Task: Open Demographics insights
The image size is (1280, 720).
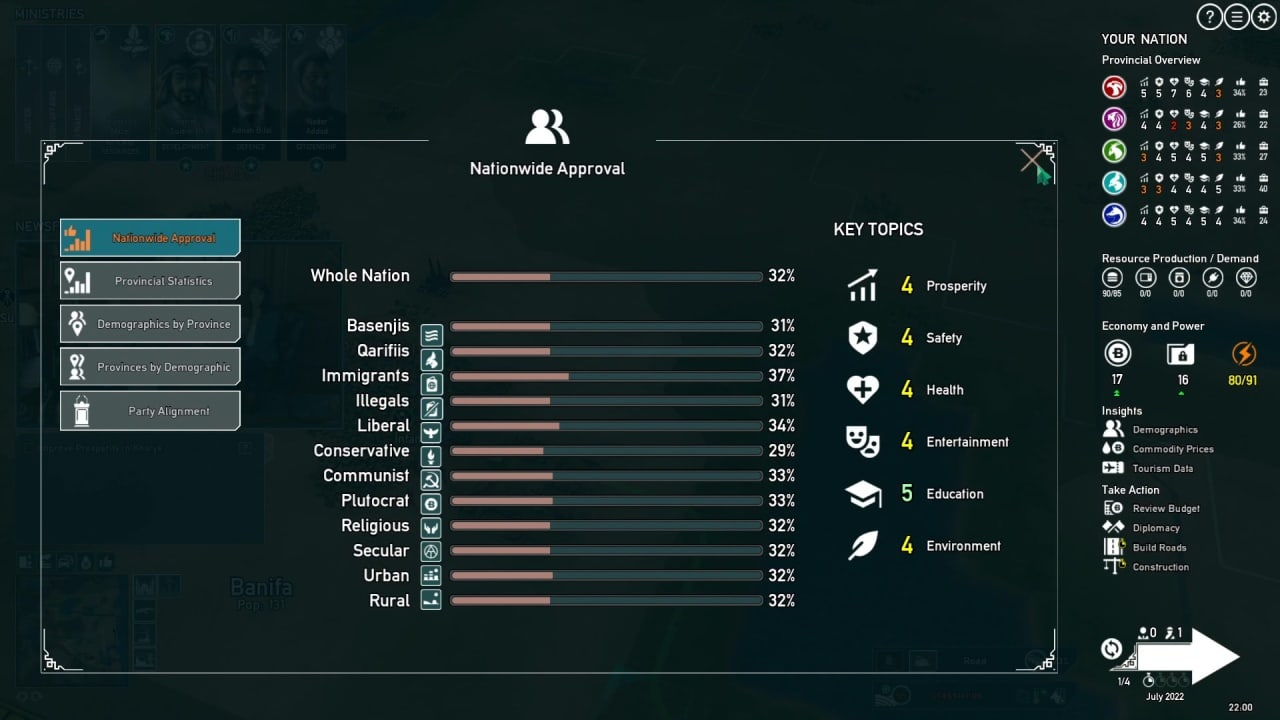Action: point(1164,430)
